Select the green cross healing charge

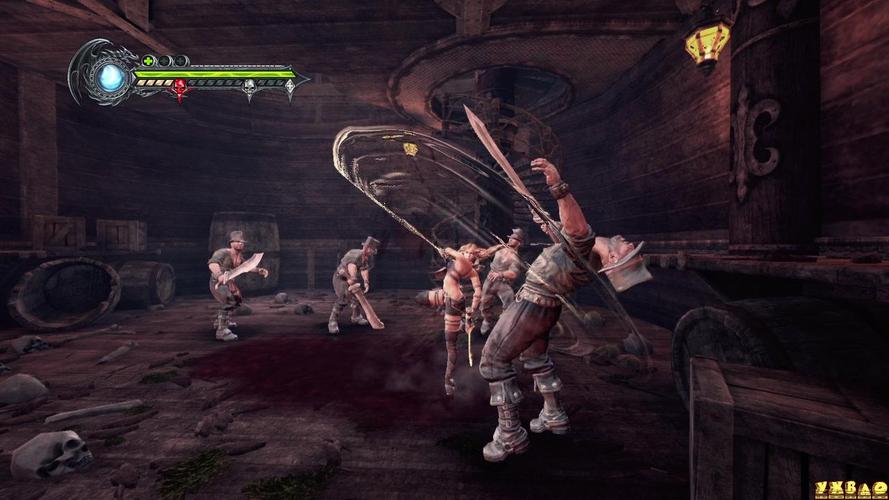149,62
